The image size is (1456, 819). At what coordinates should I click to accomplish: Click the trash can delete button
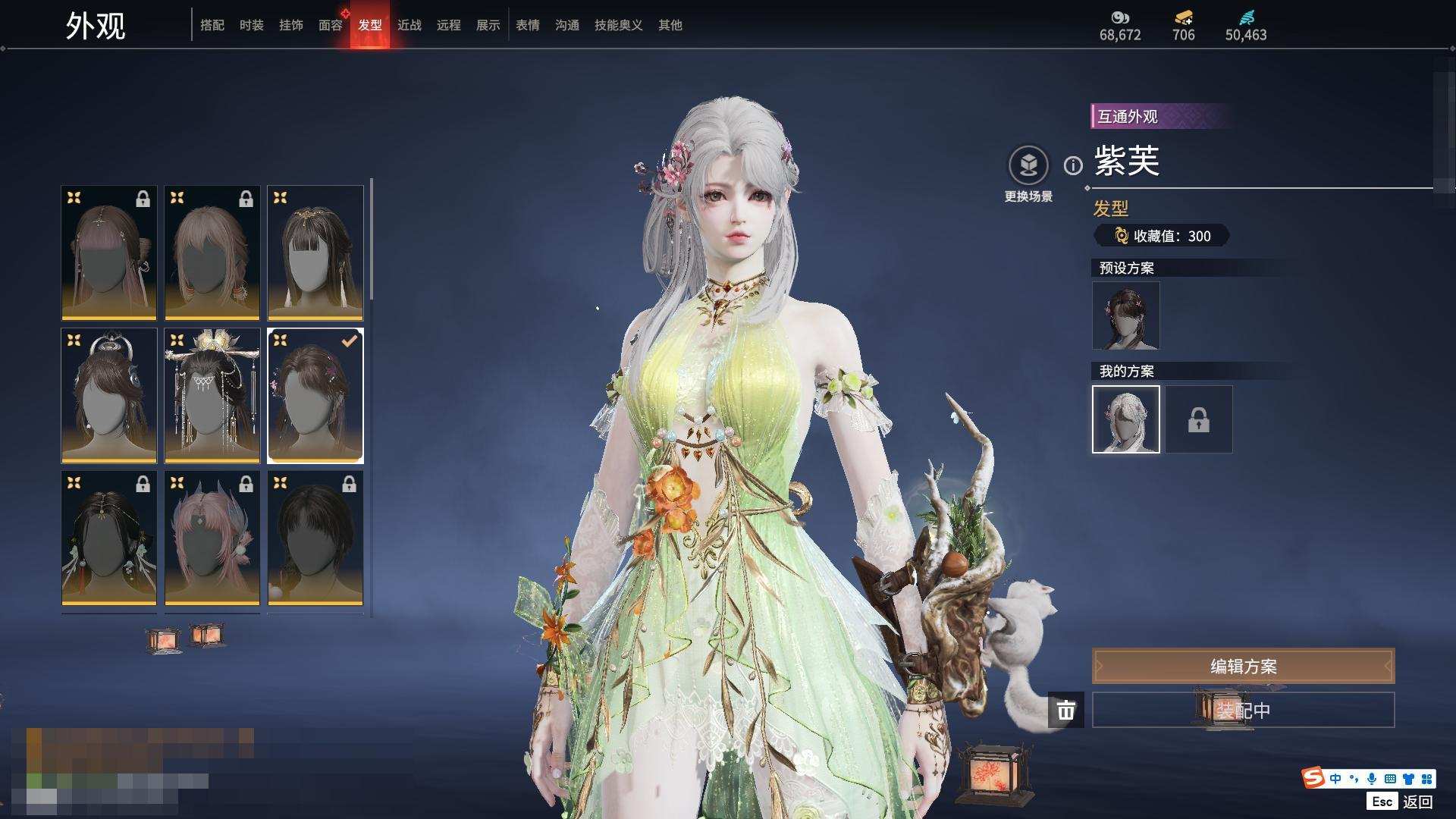pos(1065,710)
